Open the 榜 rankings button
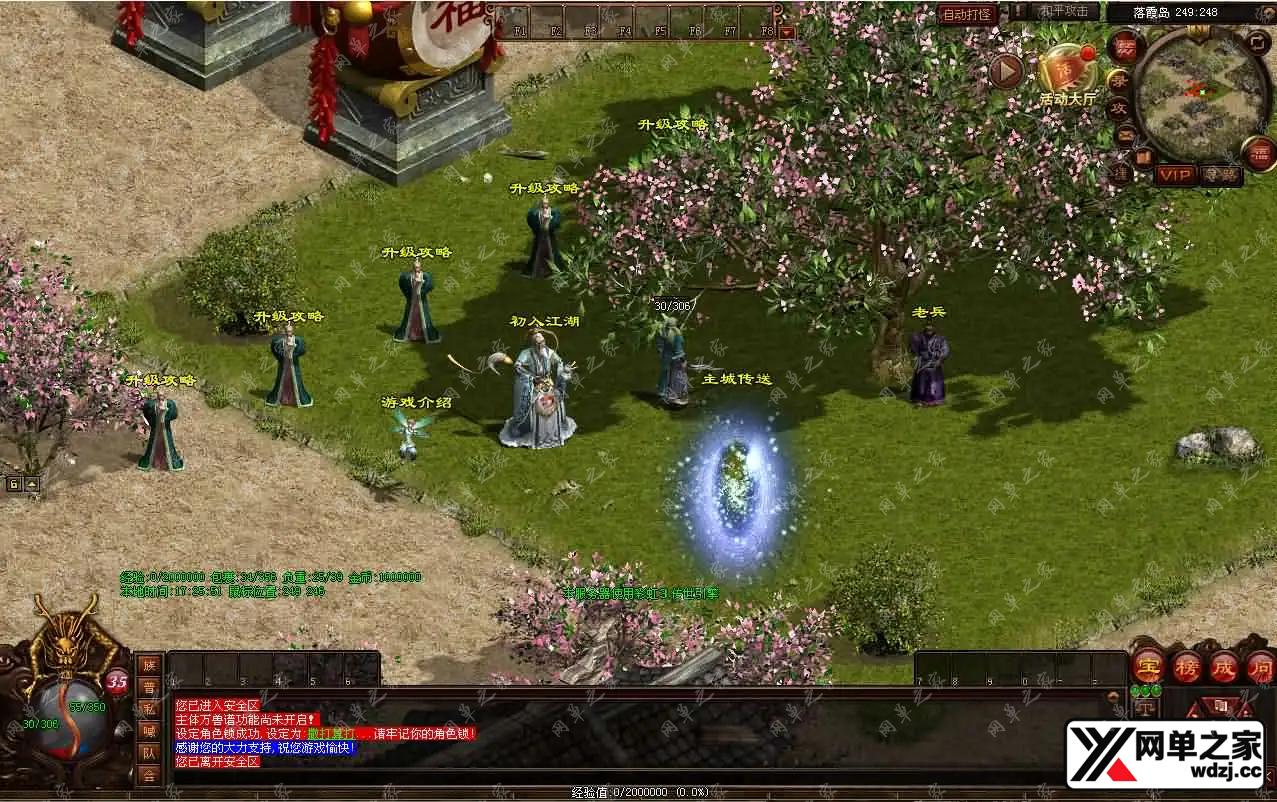This screenshot has height=802, width=1277. click(1187, 667)
